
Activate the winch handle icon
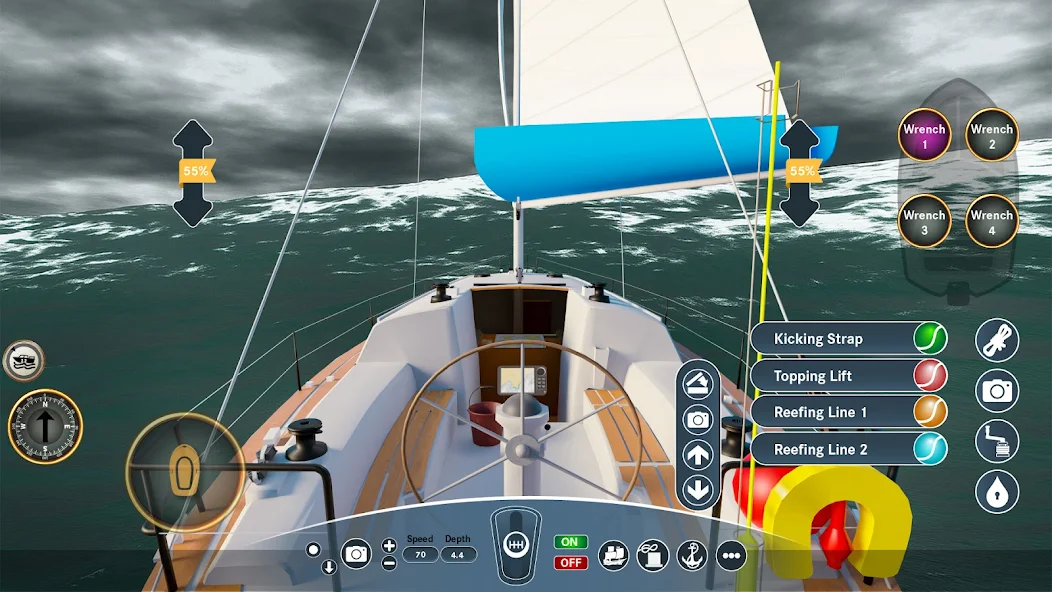pyautogui.click(x=997, y=441)
